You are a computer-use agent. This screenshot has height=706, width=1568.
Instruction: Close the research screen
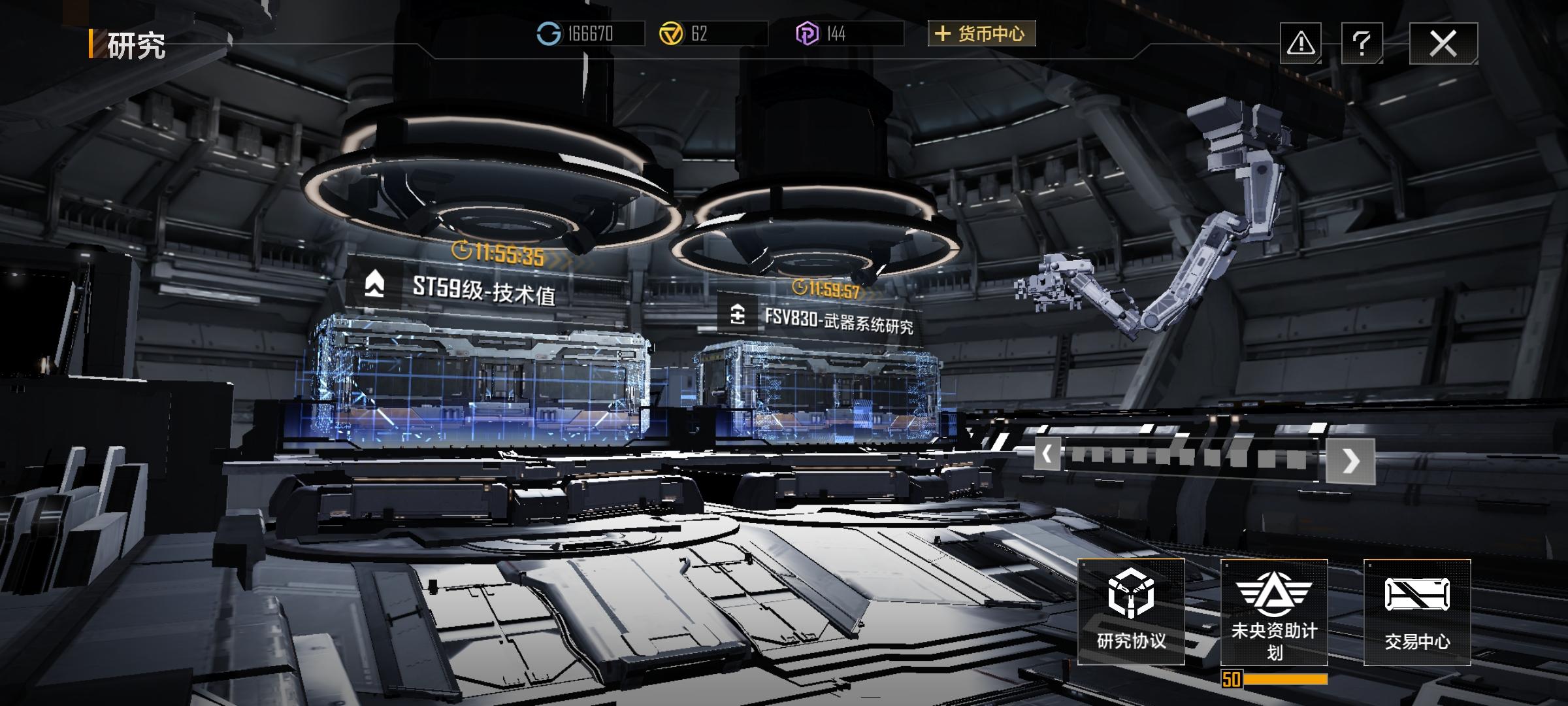point(1443,44)
